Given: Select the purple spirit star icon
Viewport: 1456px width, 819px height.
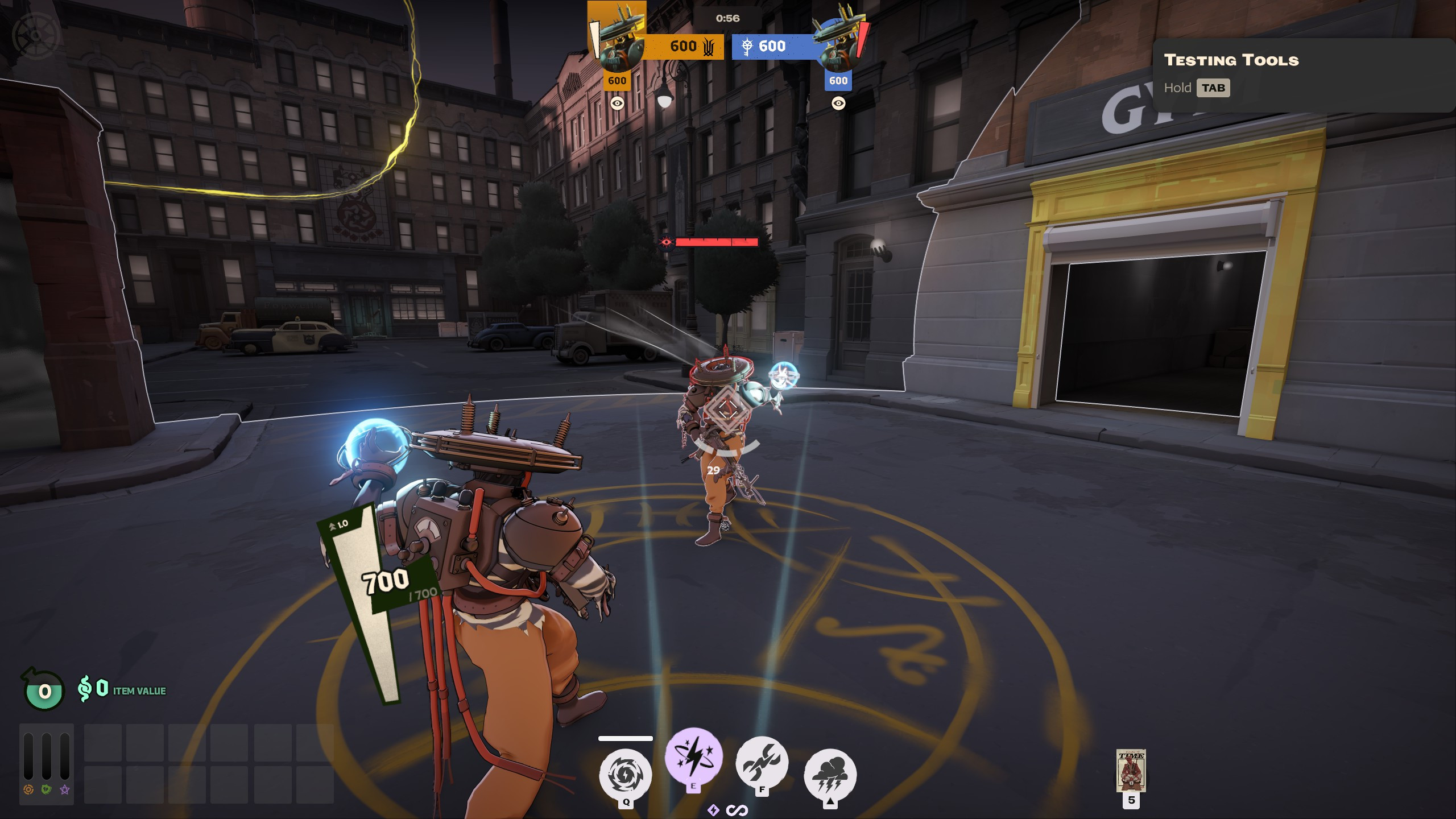Looking at the screenshot, I should click(65, 789).
